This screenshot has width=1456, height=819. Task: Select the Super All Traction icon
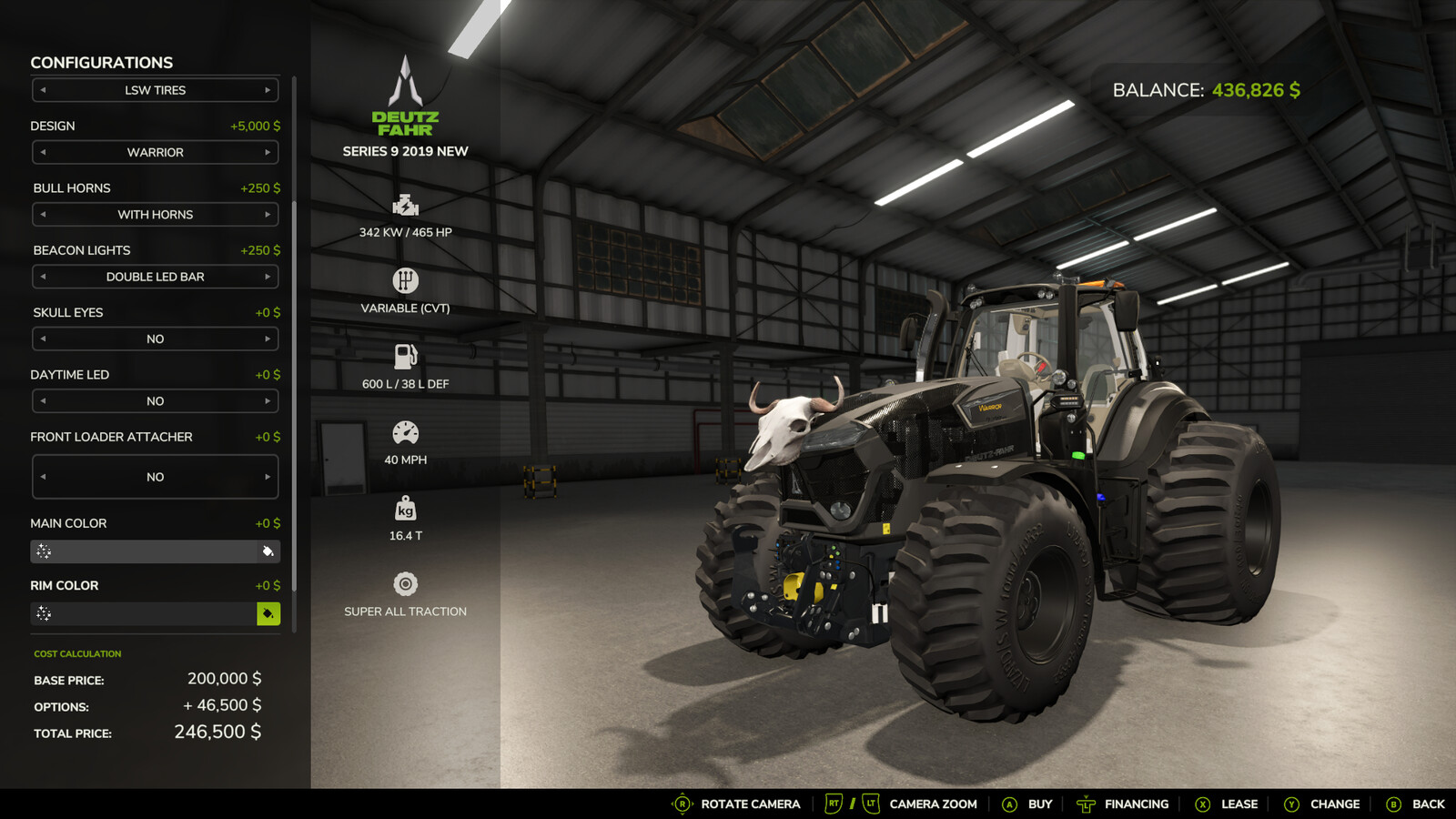point(406,582)
